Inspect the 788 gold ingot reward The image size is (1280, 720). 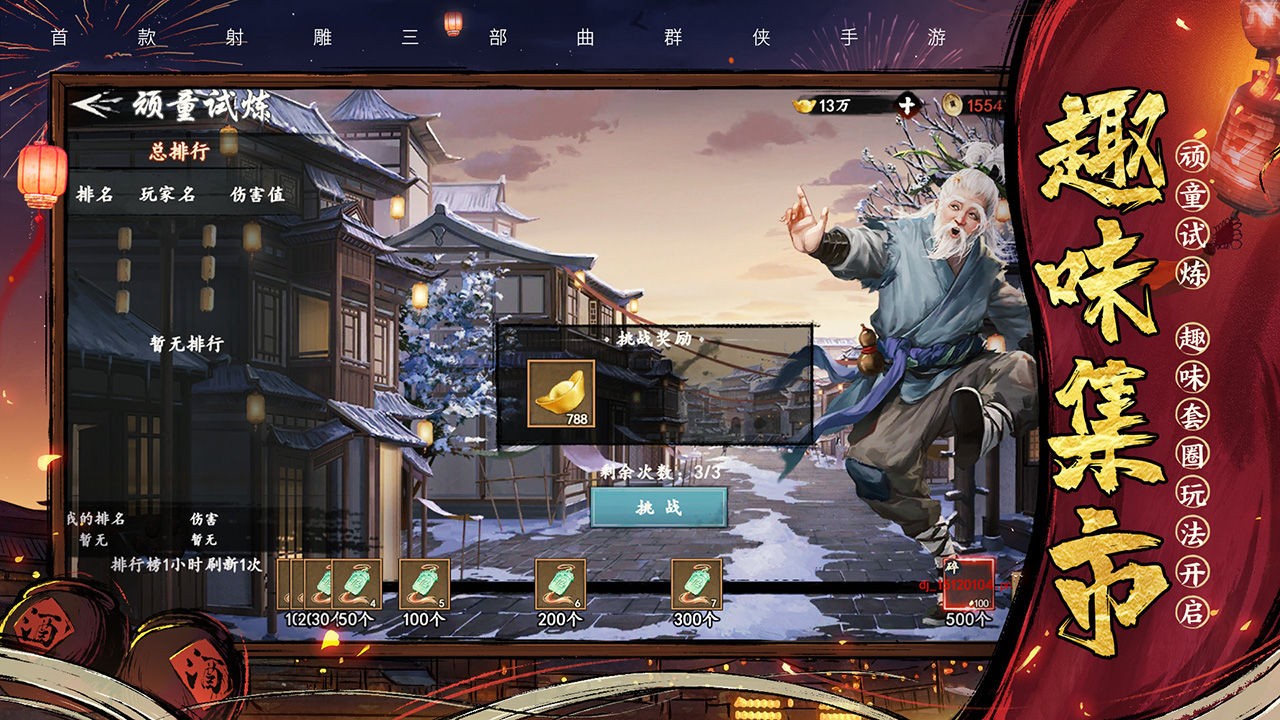[561, 394]
